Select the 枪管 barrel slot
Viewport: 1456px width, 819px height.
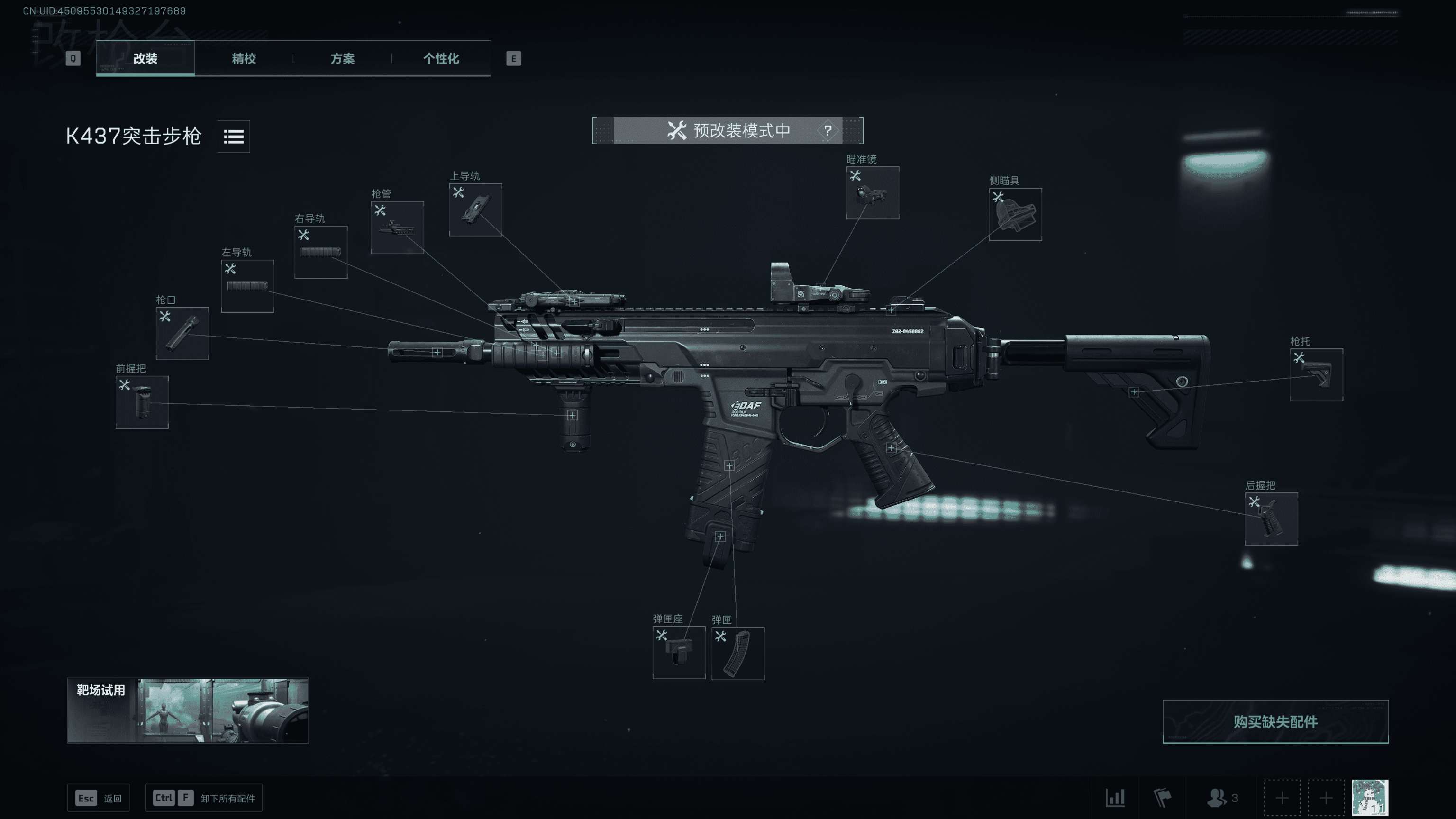(397, 227)
